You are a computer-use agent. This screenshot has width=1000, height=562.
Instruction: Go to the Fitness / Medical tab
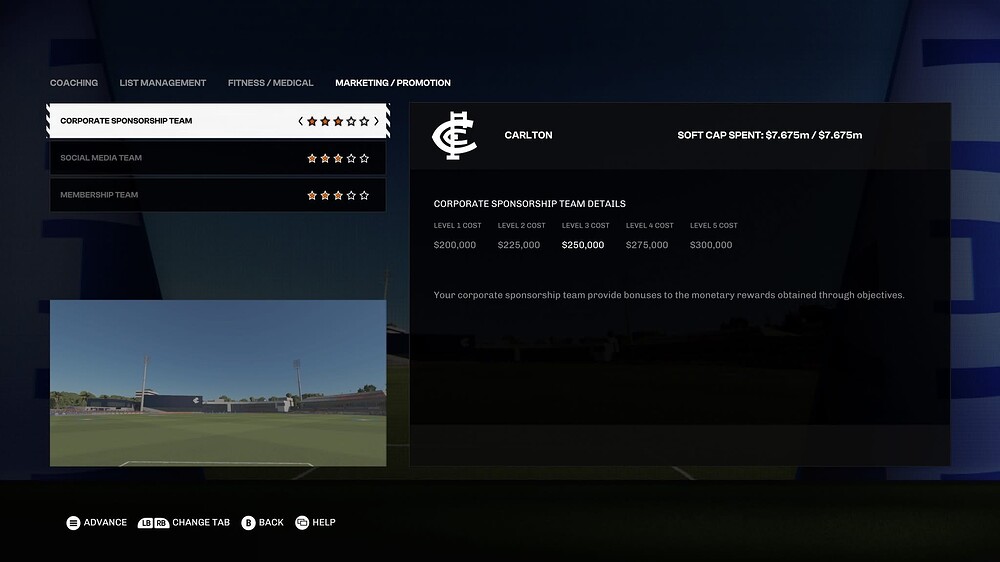click(x=270, y=83)
